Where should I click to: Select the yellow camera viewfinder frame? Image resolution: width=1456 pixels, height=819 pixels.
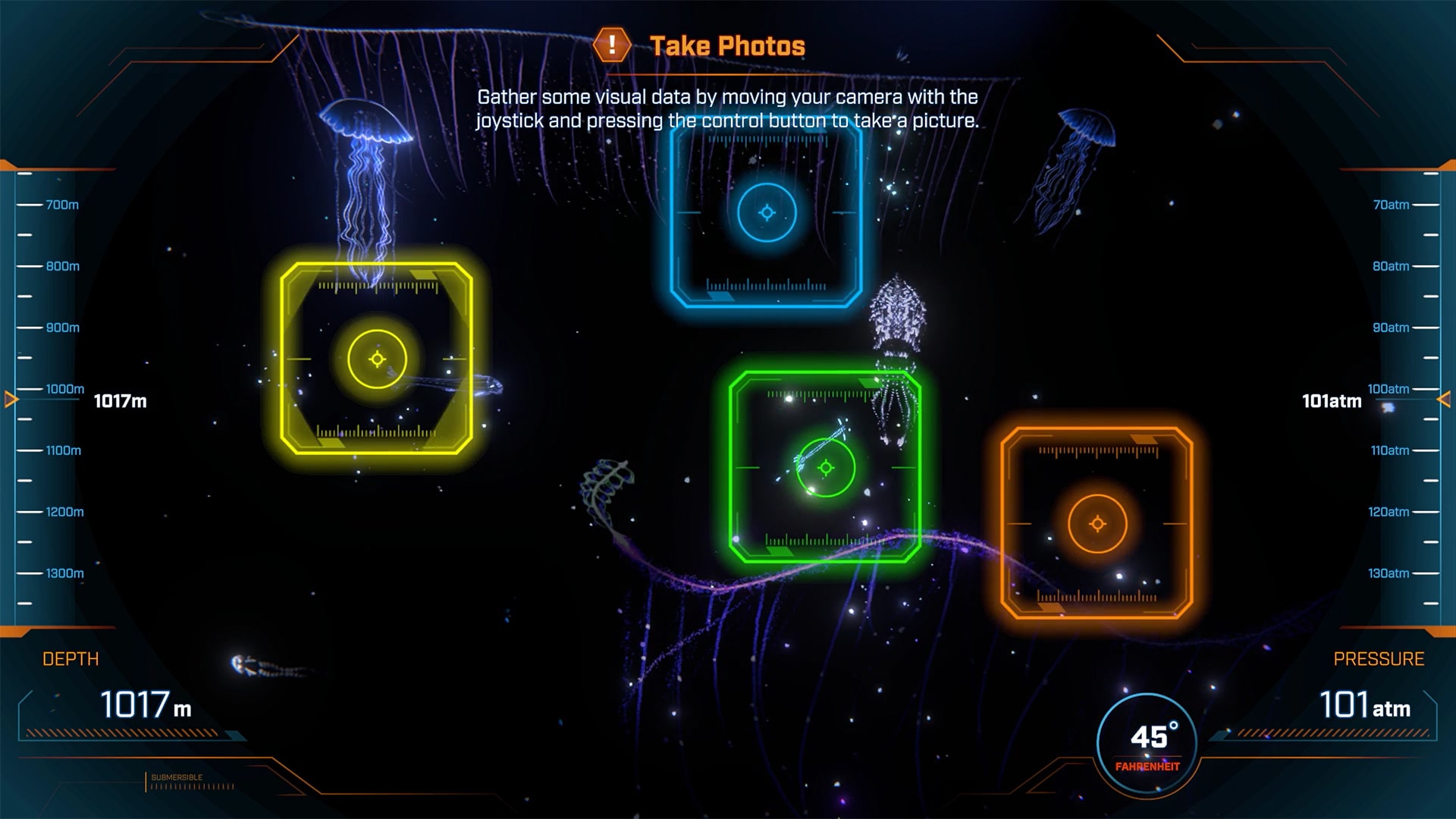[x=377, y=359]
